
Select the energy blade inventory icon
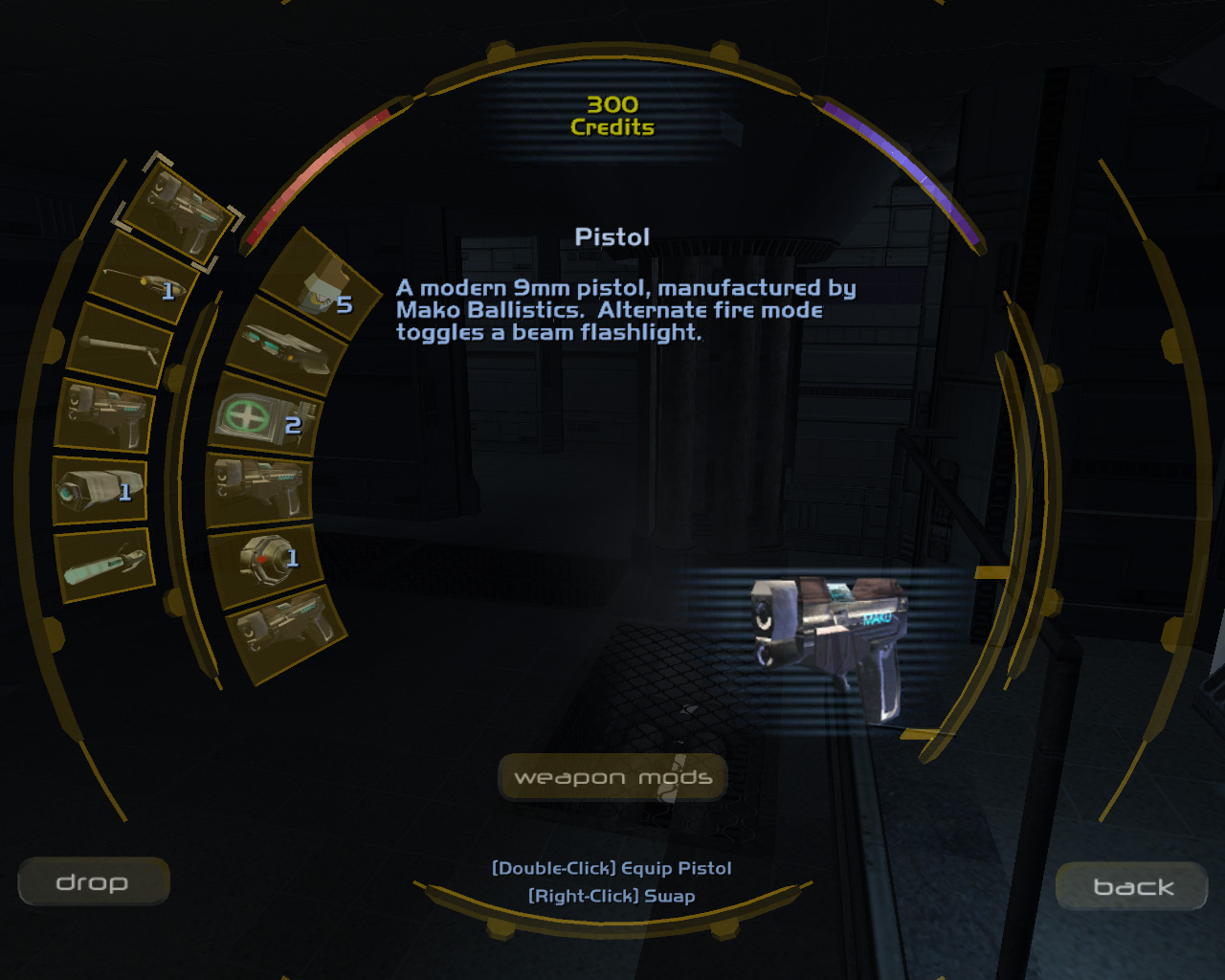(105, 565)
